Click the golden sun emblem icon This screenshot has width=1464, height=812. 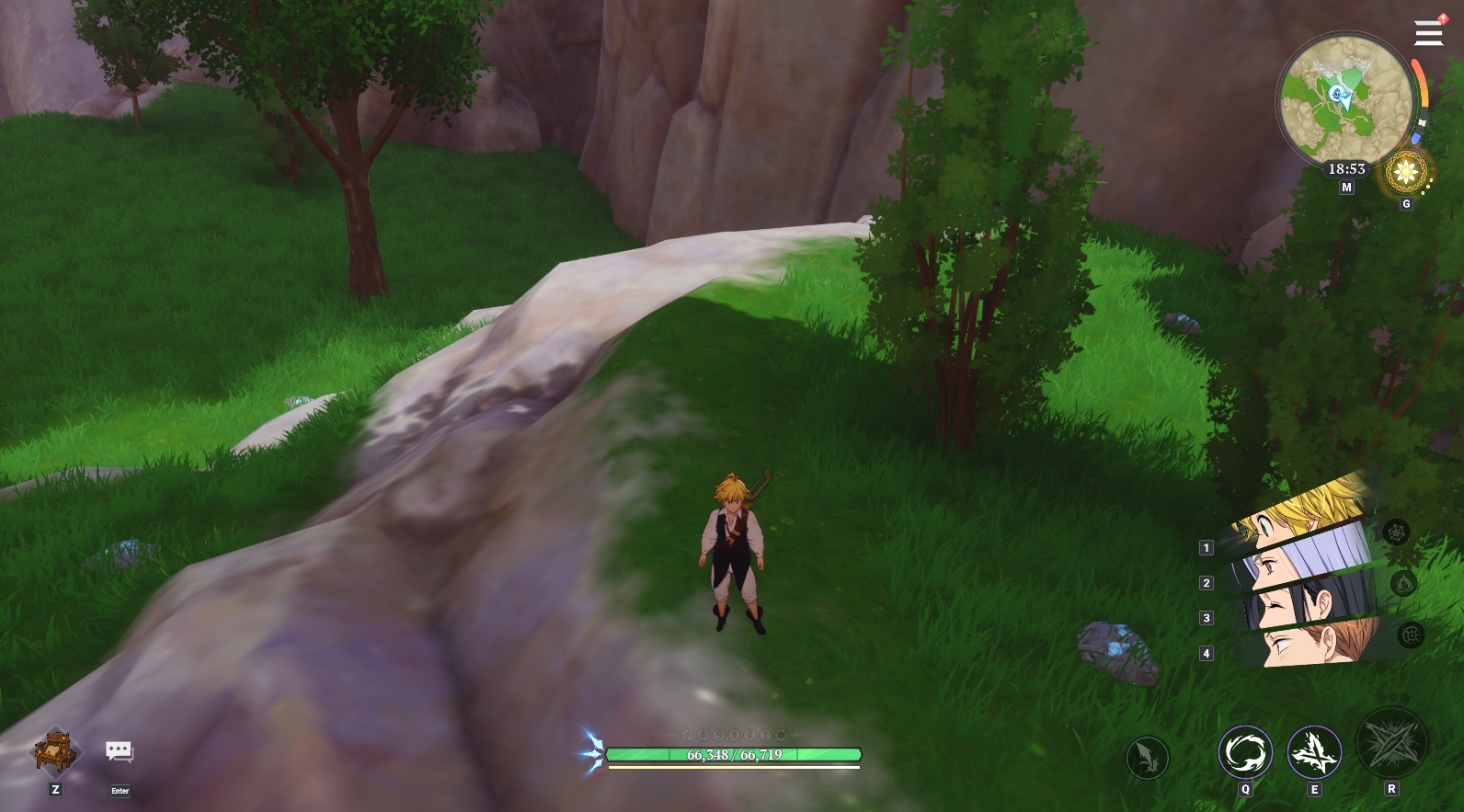tap(1405, 171)
